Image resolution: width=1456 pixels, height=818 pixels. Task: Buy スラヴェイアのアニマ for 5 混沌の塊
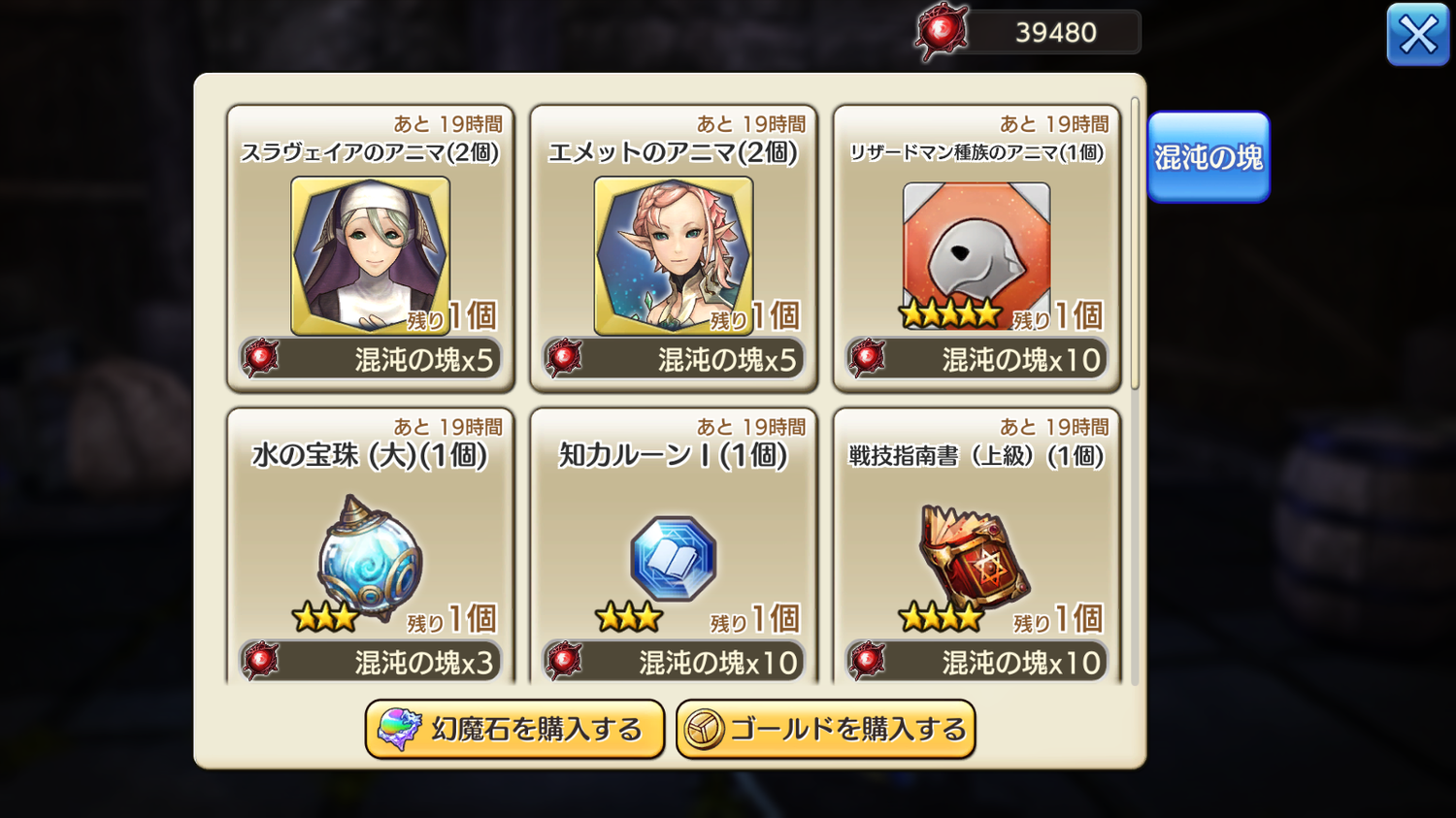[x=371, y=359]
